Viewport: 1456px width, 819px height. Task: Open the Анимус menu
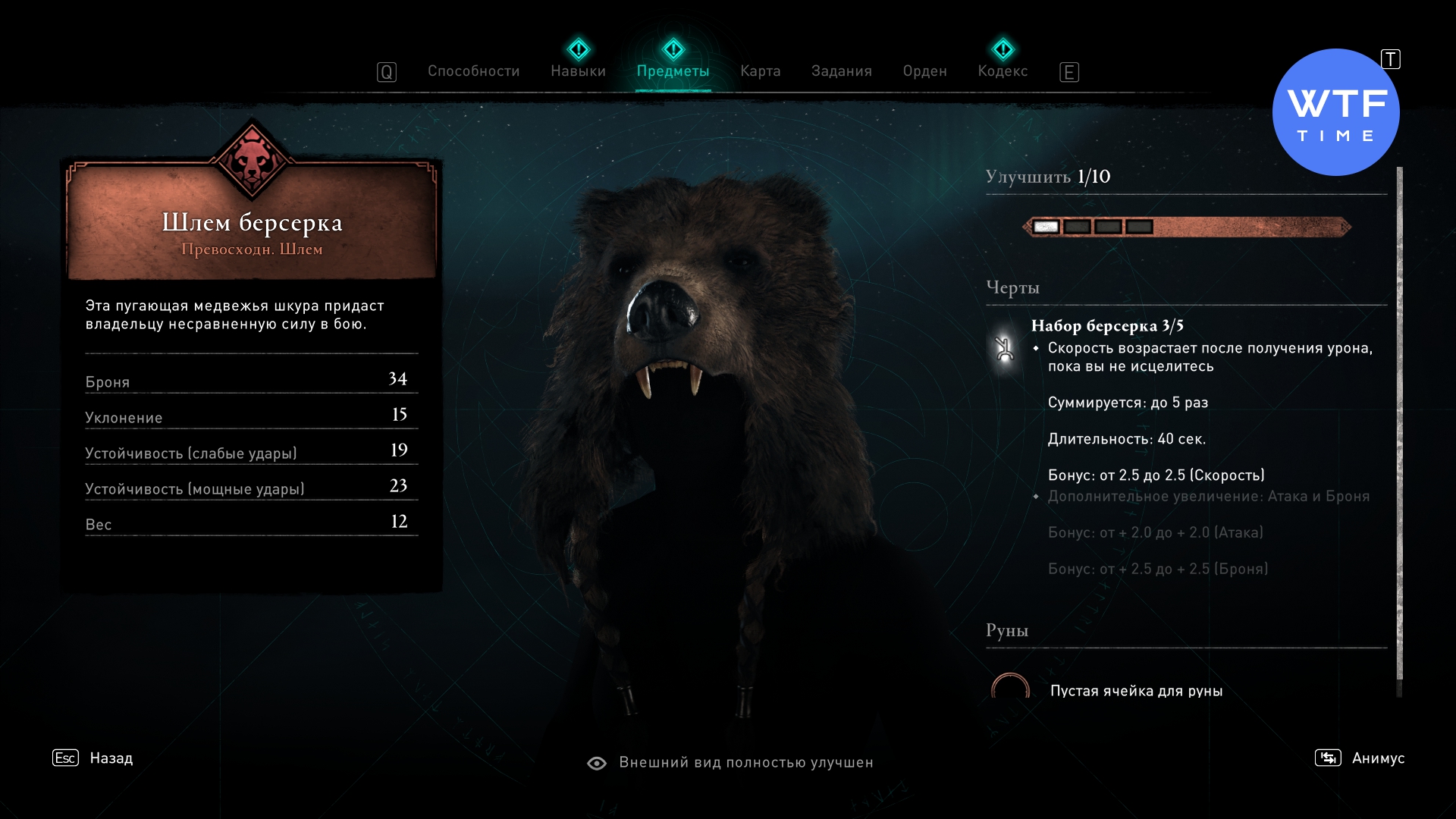coord(1377,758)
